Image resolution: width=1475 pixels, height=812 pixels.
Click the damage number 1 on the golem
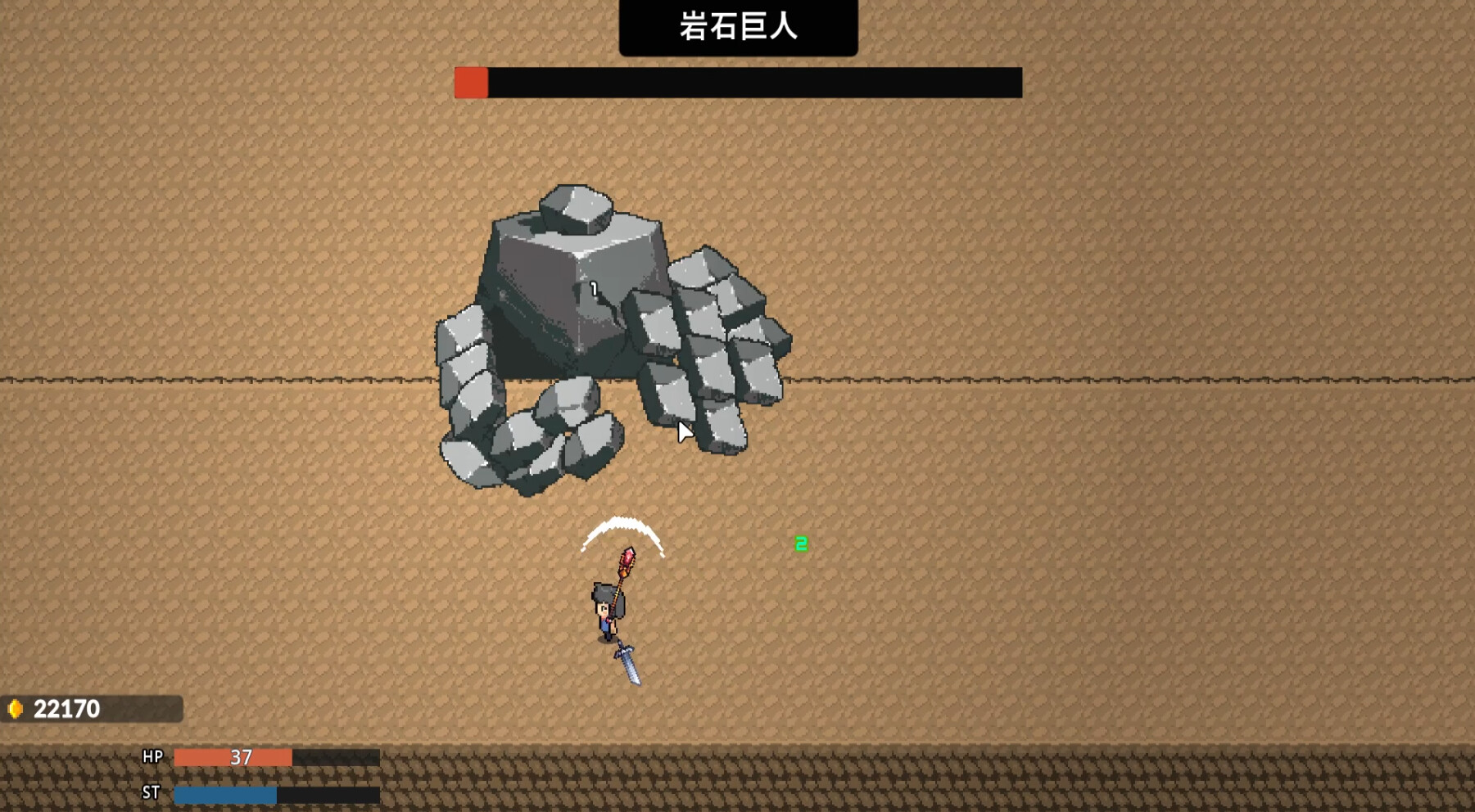(593, 288)
